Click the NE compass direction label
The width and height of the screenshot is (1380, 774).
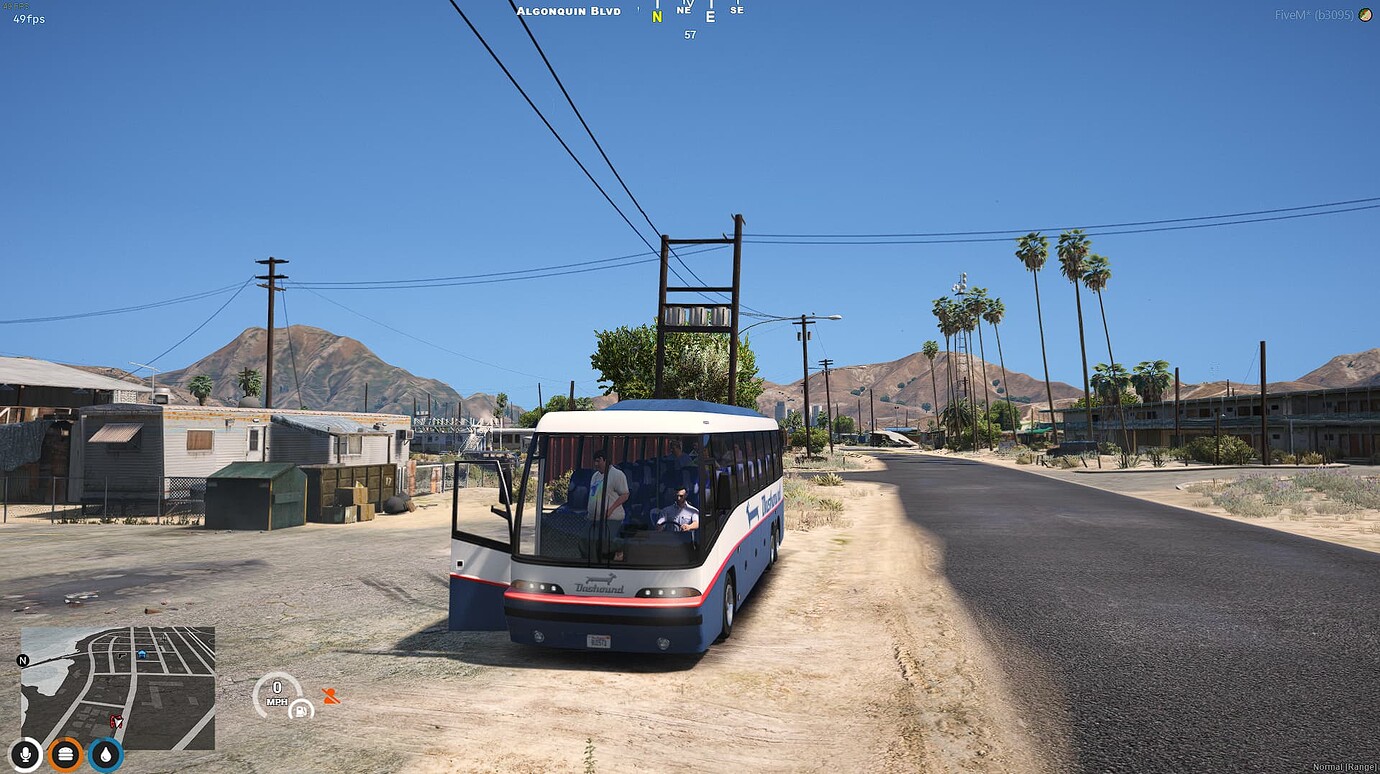click(x=684, y=10)
